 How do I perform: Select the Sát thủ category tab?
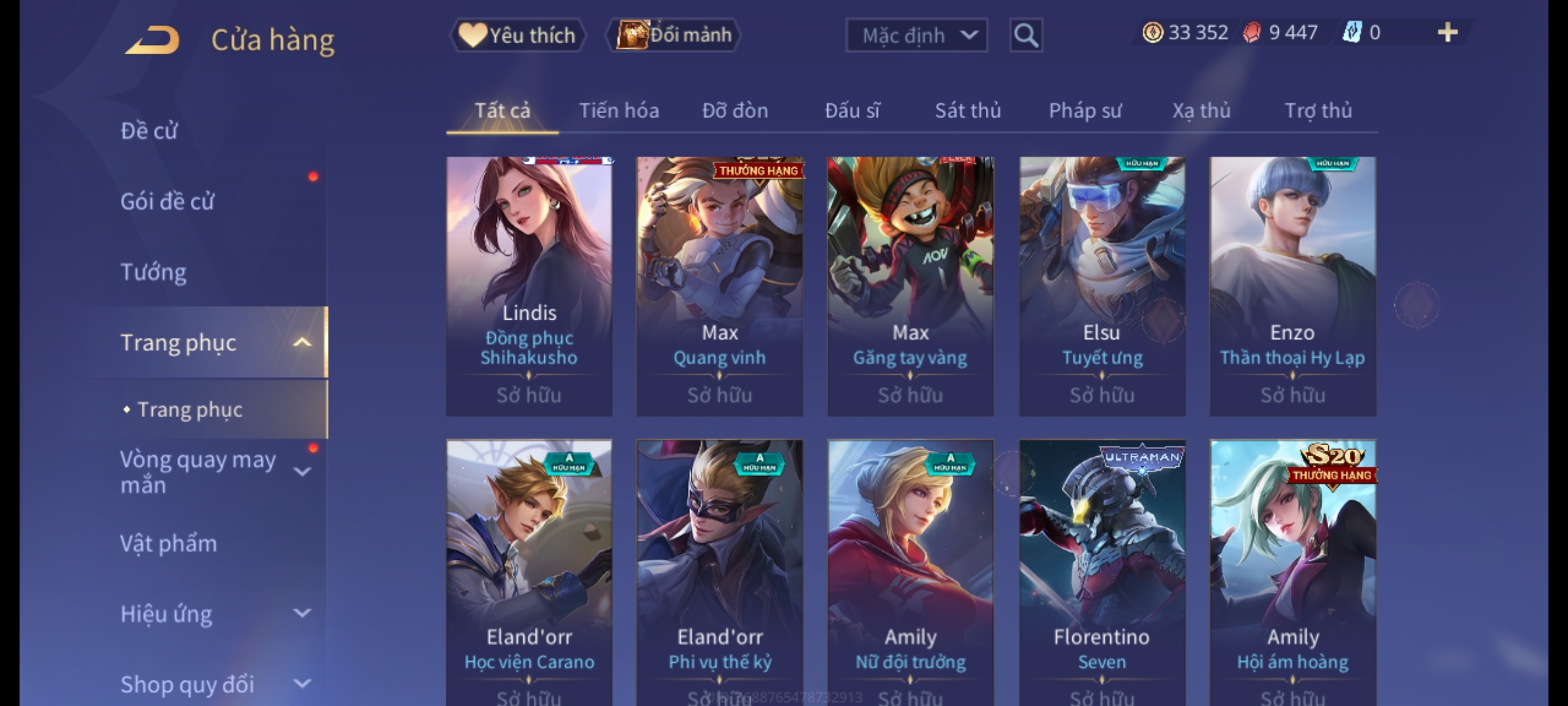click(968, 111)
